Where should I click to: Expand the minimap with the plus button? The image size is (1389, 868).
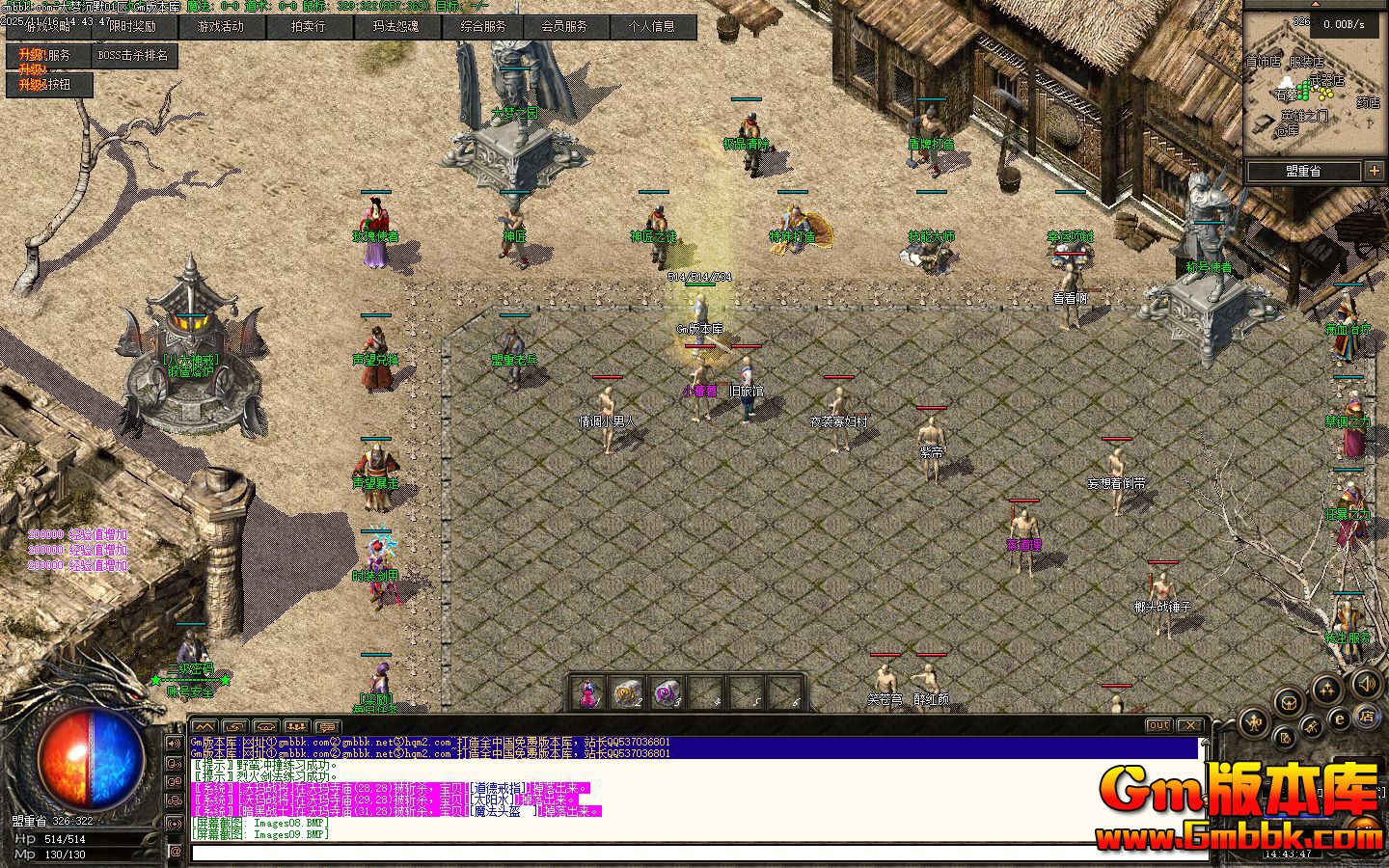coord(1375,171)
